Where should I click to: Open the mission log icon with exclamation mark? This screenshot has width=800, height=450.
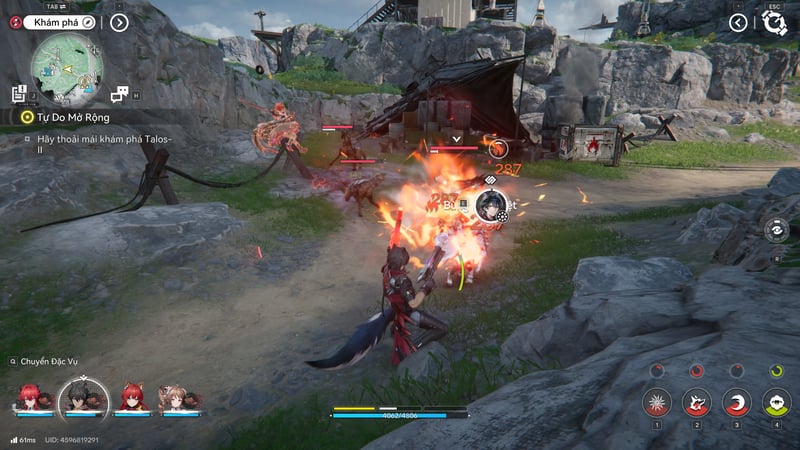[x=19, y=94]
